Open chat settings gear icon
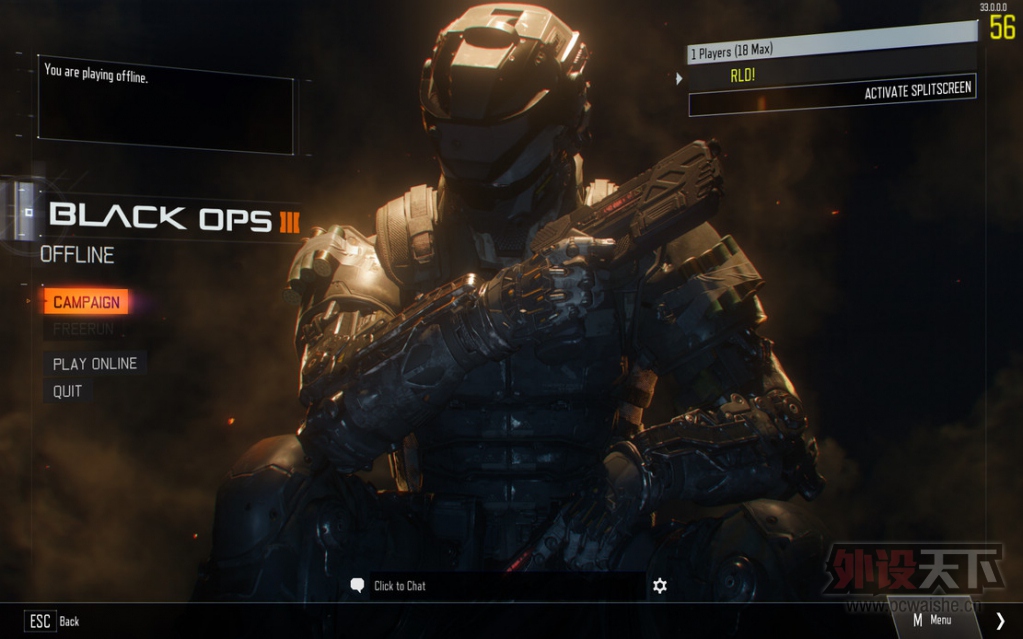Image resolution: width=1023 pixels, height=639 pixels. (660, 586)
